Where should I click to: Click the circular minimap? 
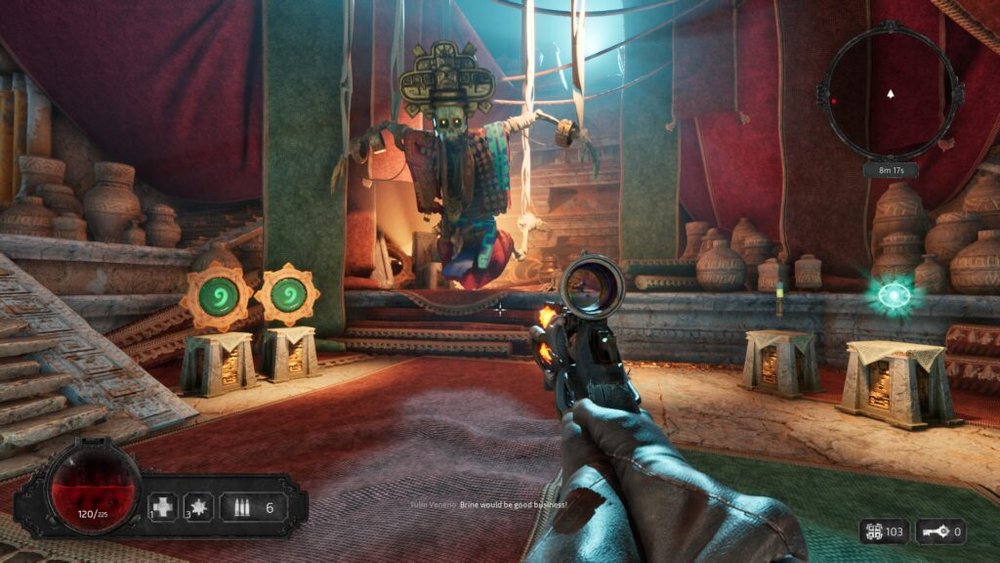pos(890,94)
